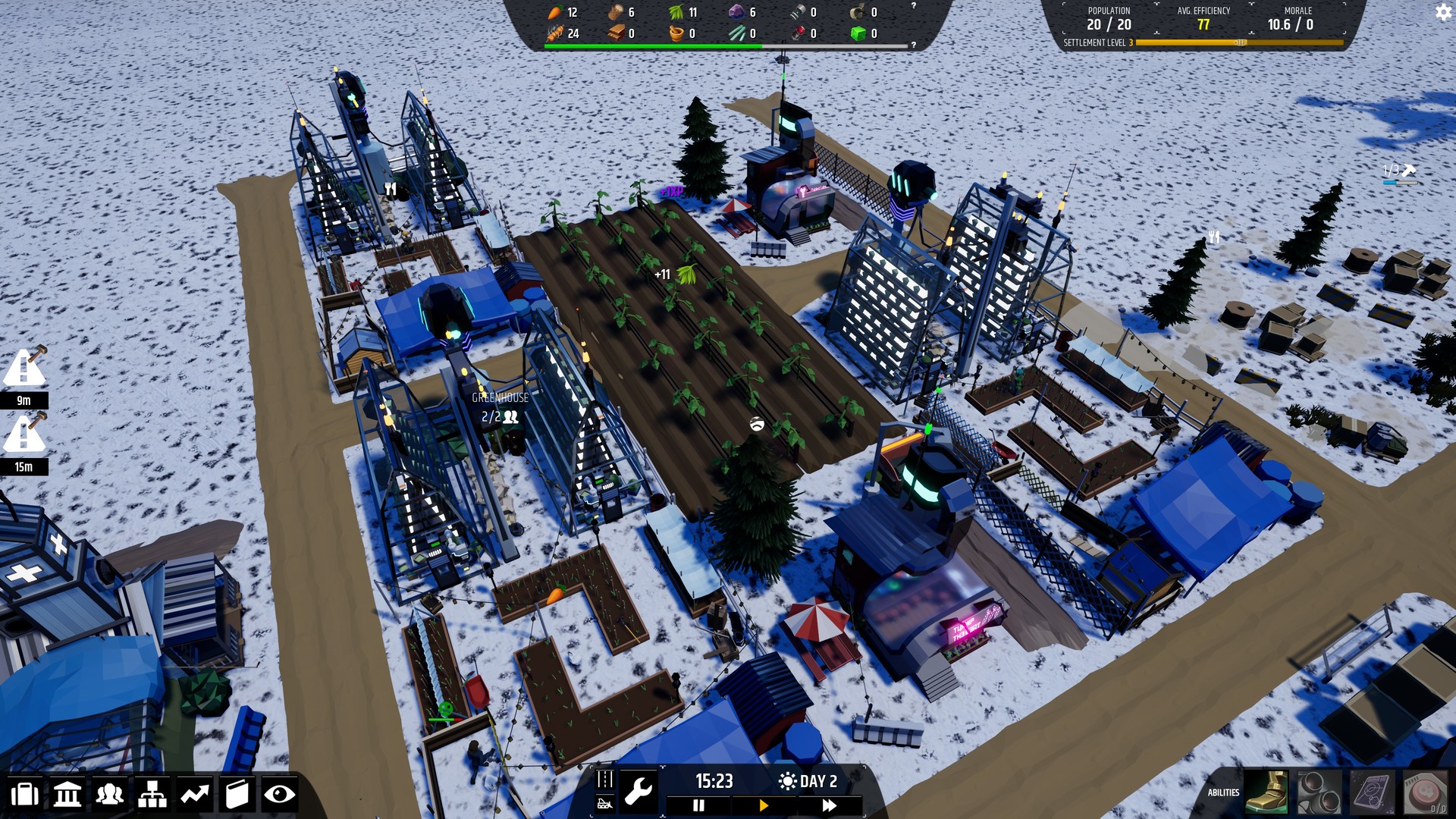
Task: Open the statistics graph panel
Action: [194, 794]
